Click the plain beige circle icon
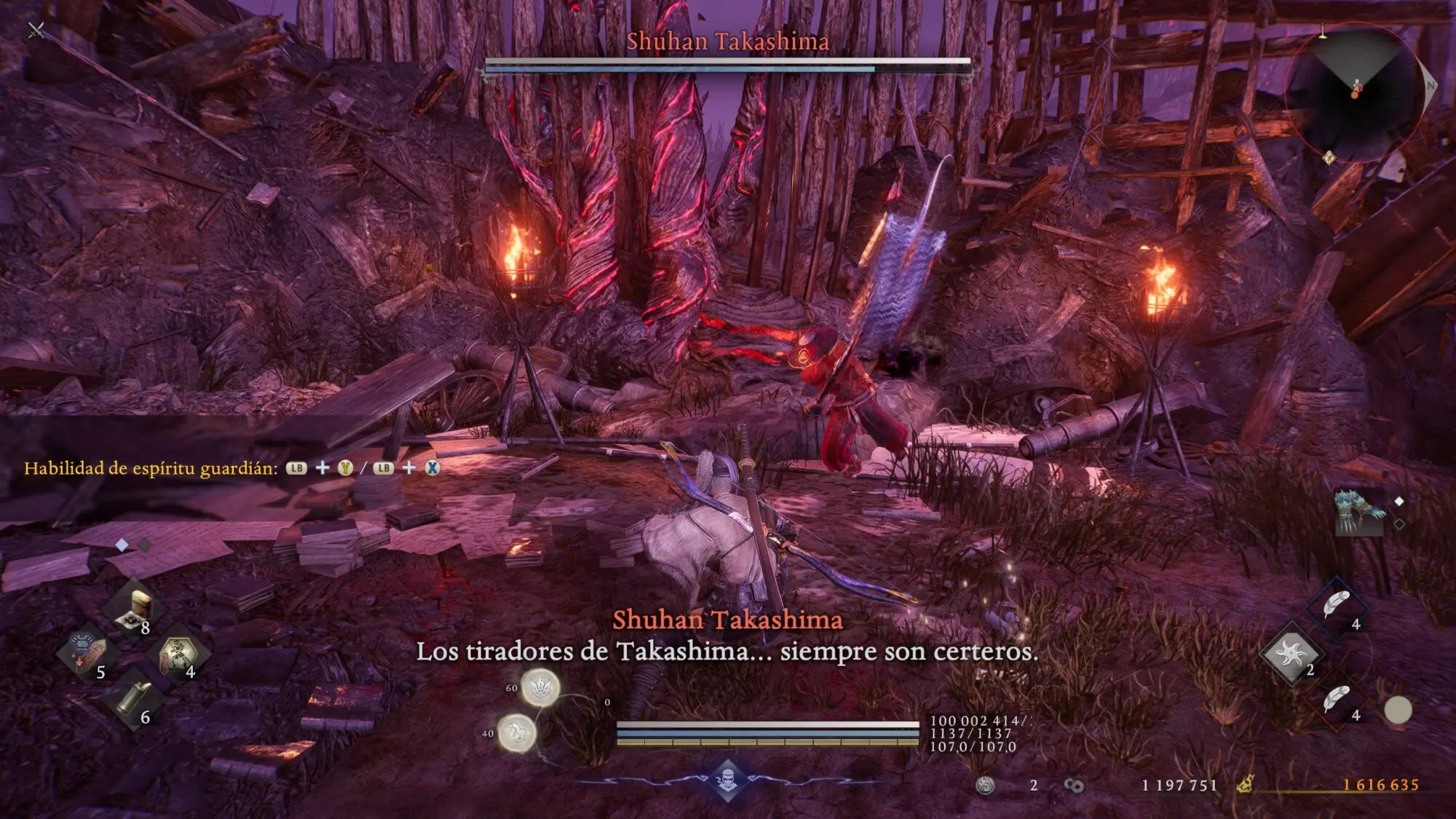 [x=1397, y=710]
